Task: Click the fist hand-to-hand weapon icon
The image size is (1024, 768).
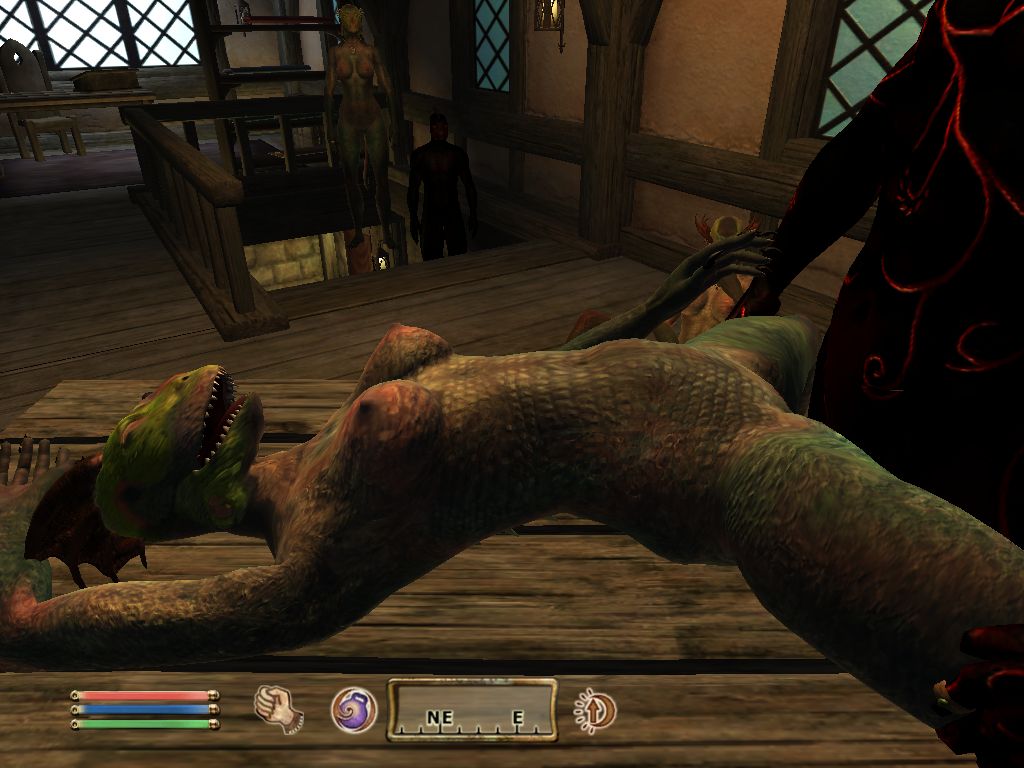Action: point(278,708)
